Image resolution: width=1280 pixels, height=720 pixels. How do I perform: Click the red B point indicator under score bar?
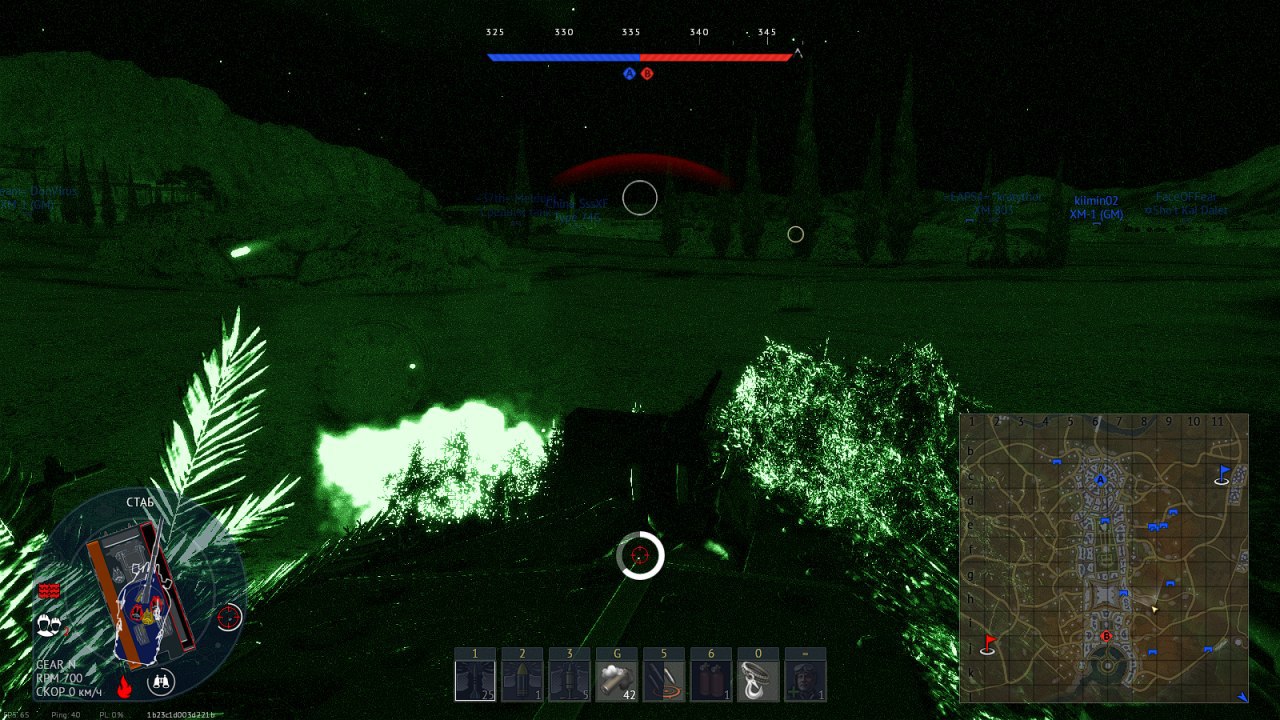[x=647, y=74]
